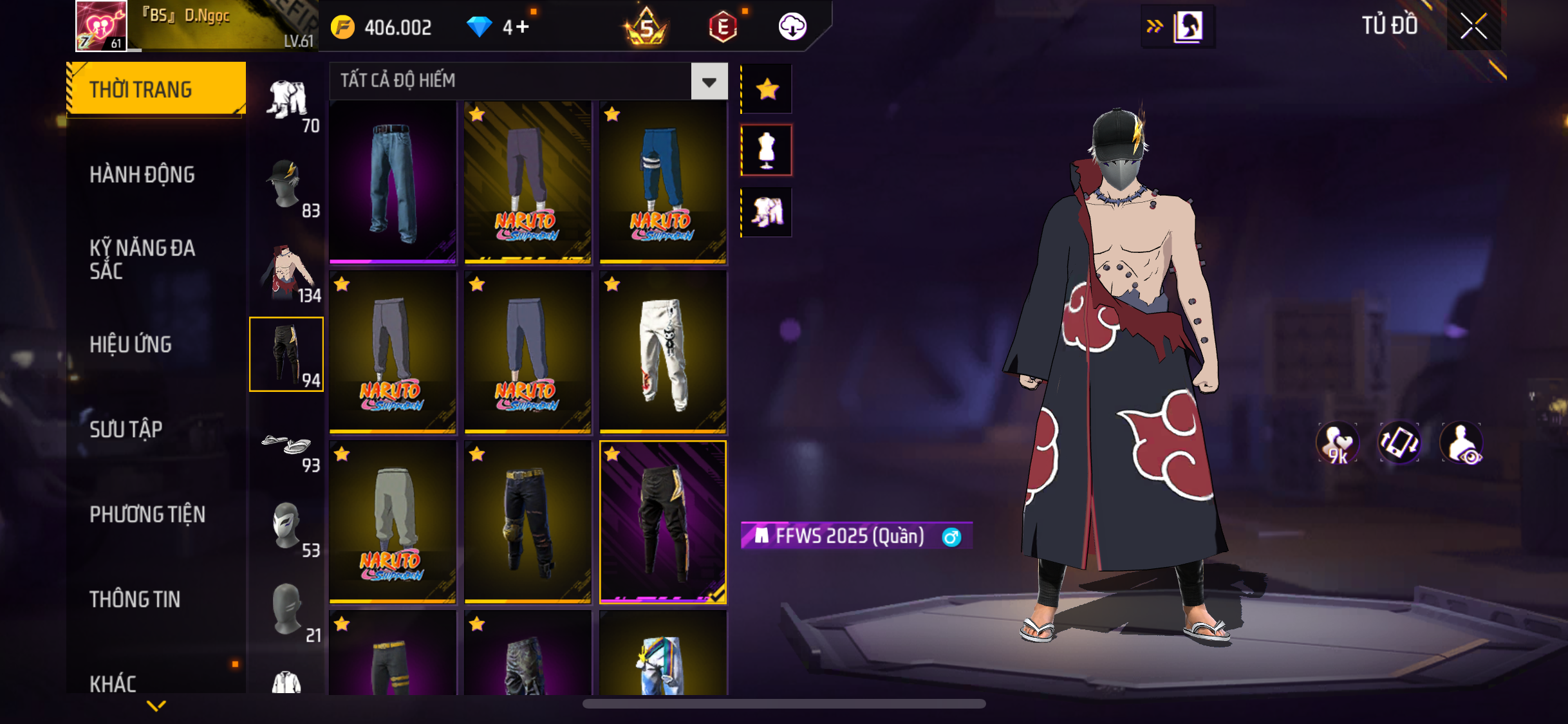Tap the rotate phone view icon
The height and width of the screenshot is (724, 1568).
click(1399, 443)
